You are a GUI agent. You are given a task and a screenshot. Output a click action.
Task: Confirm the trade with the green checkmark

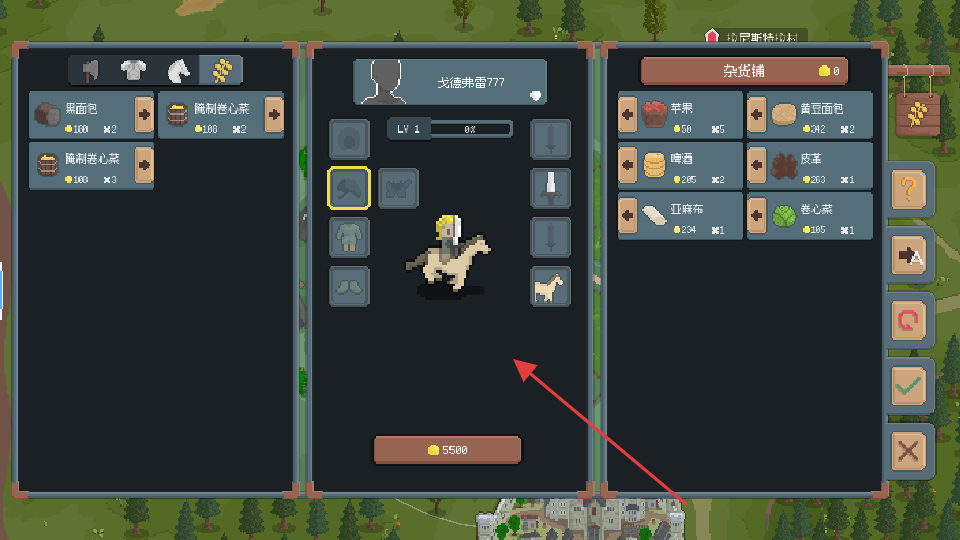(x=909, y=385)
